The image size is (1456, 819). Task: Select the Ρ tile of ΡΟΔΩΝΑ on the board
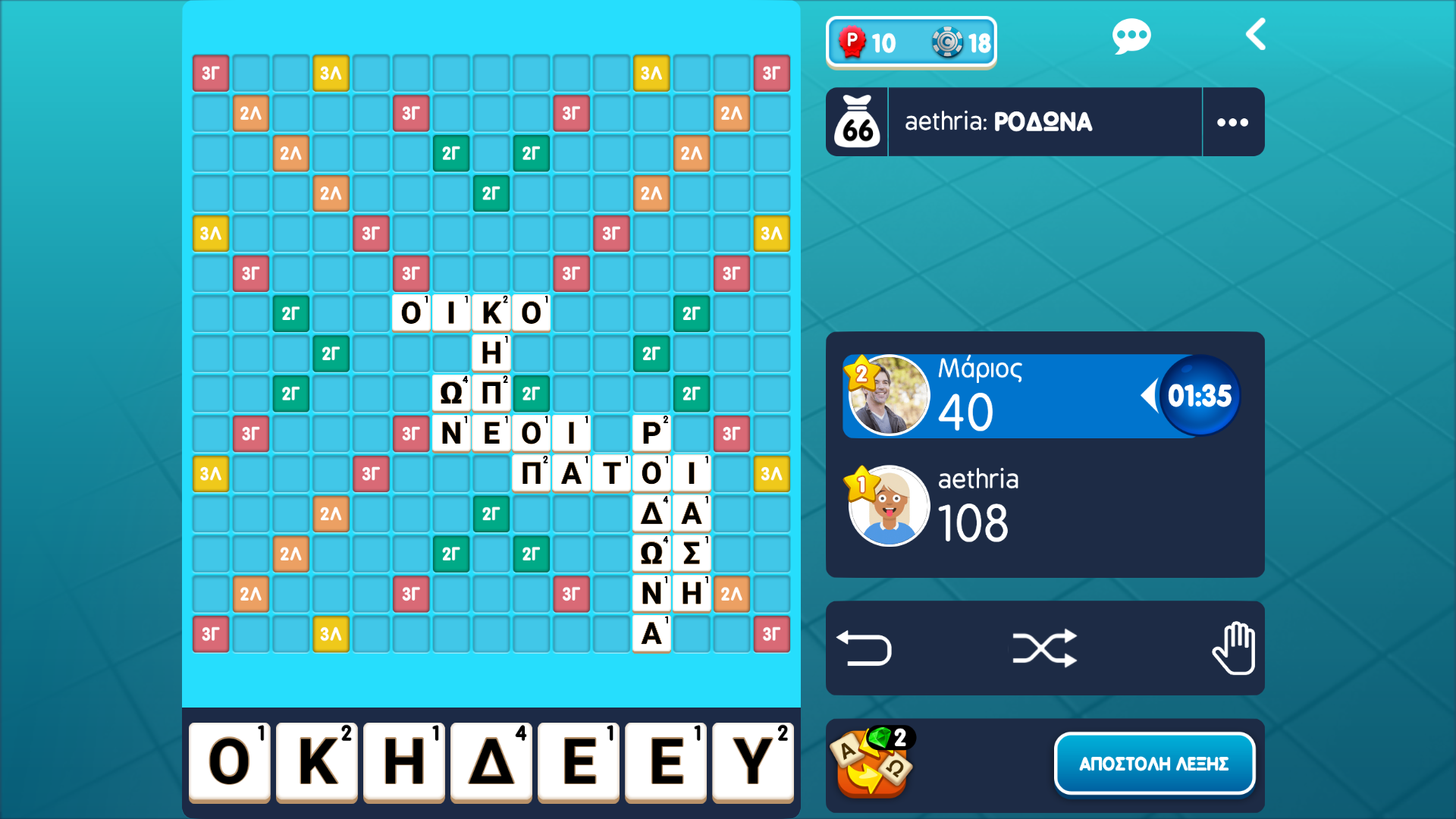pyautogui.click(x=651, y=432)
